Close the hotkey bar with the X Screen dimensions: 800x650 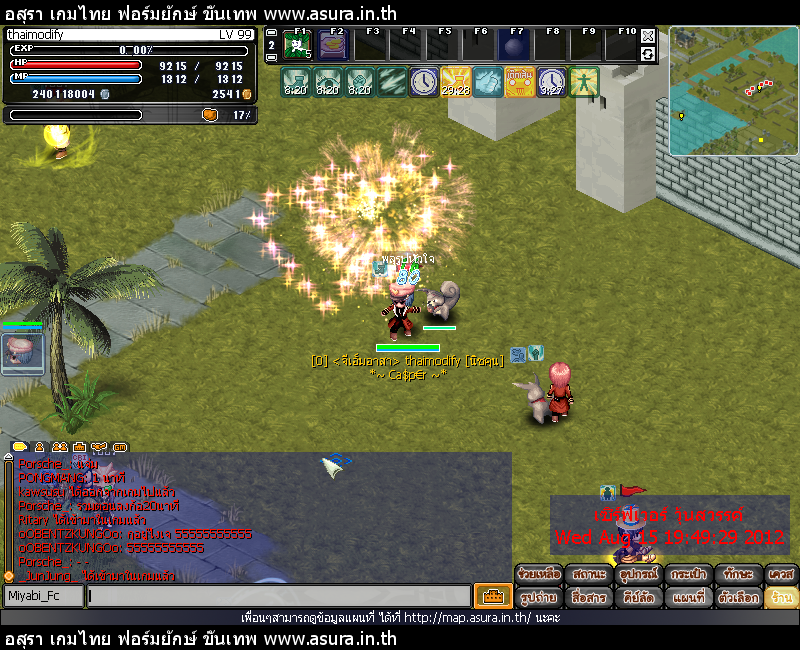point(648,36)
